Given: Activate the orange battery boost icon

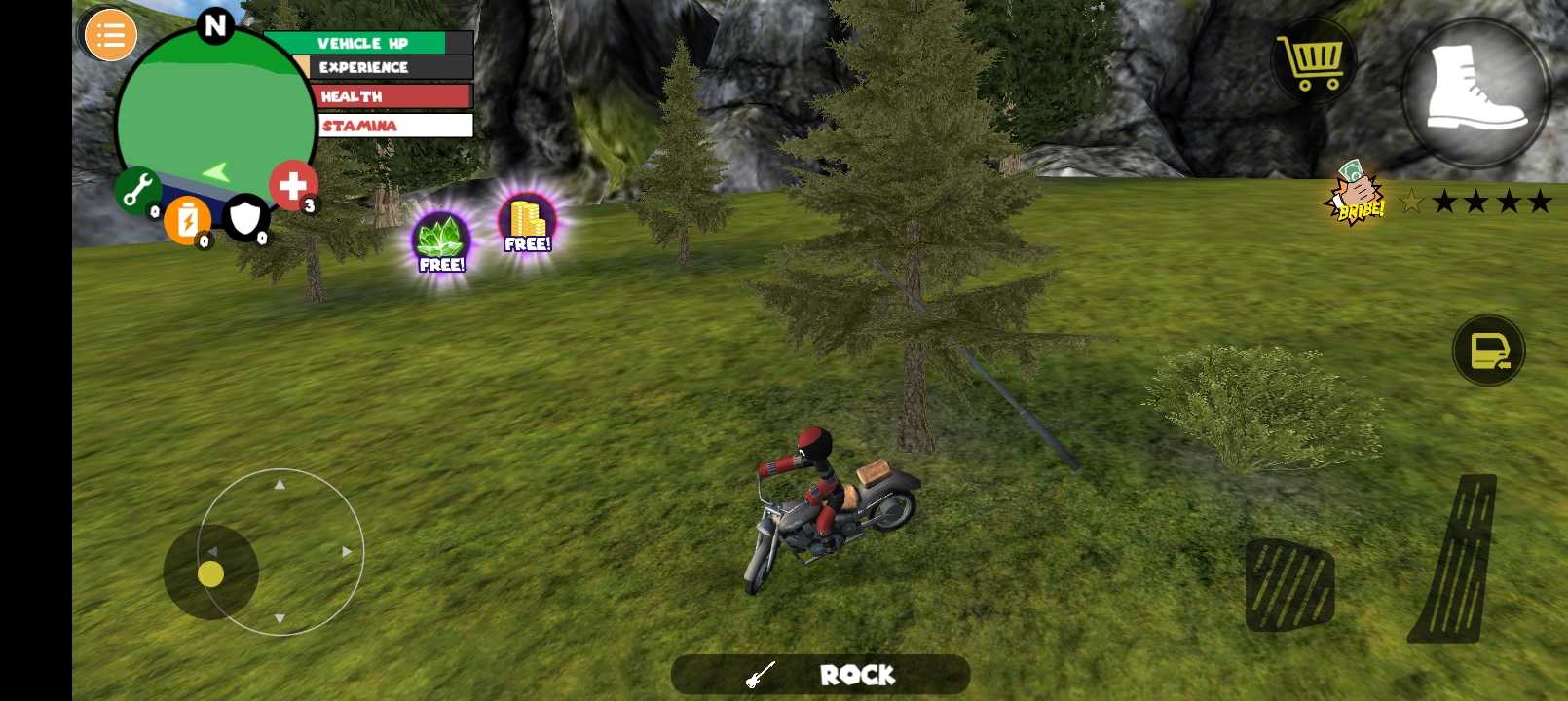Looking at the screenshot, I should 187,220.
